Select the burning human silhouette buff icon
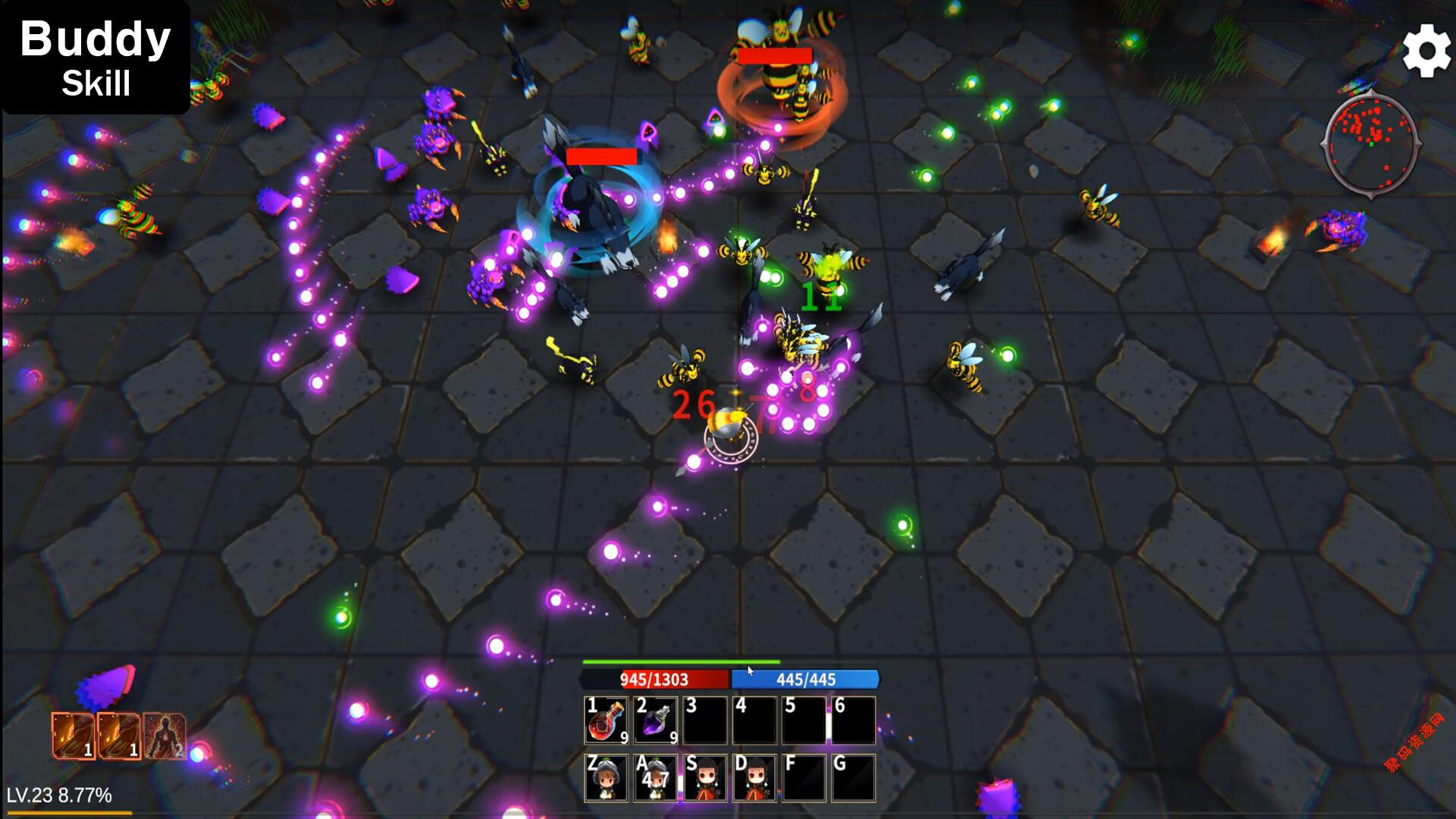The height and width of the screenshot is (819, 1456). (165, 735)
